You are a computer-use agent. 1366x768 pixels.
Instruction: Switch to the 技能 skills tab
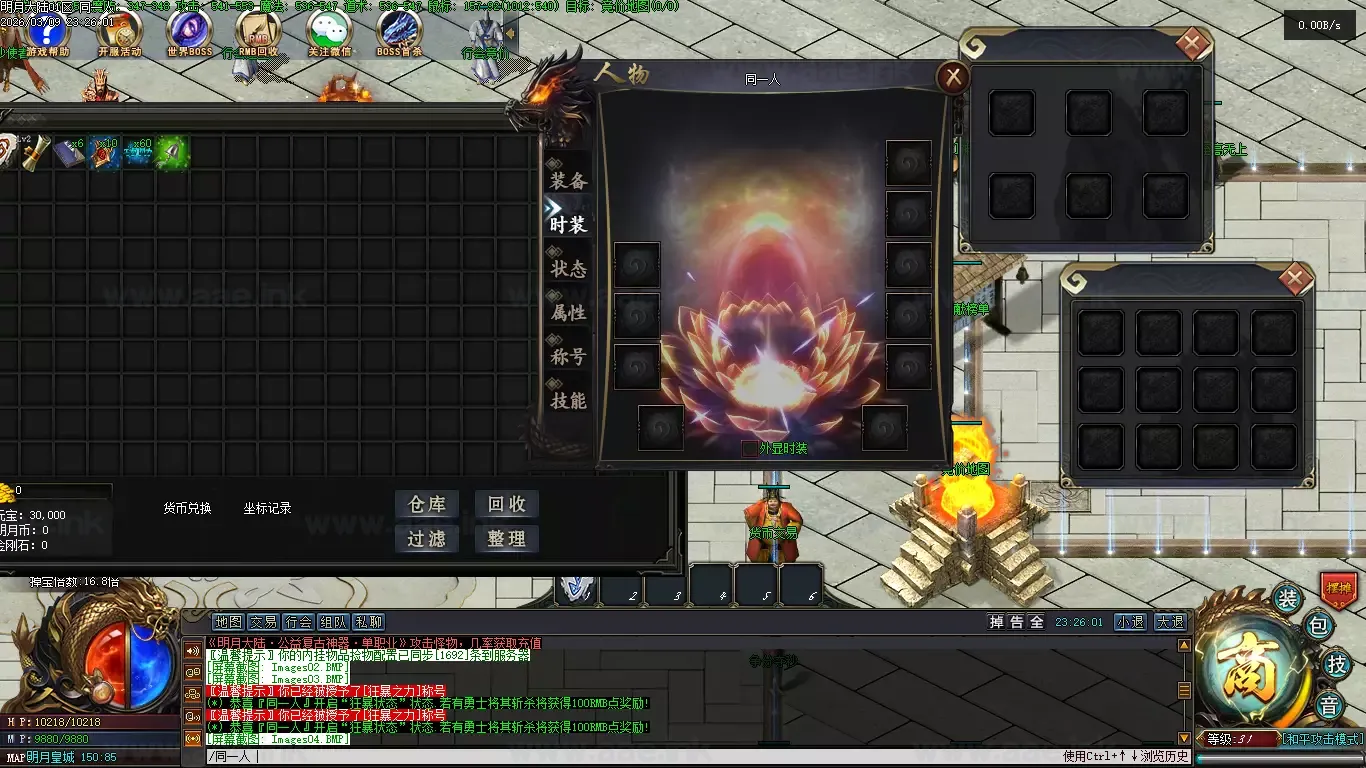point(568,401)
